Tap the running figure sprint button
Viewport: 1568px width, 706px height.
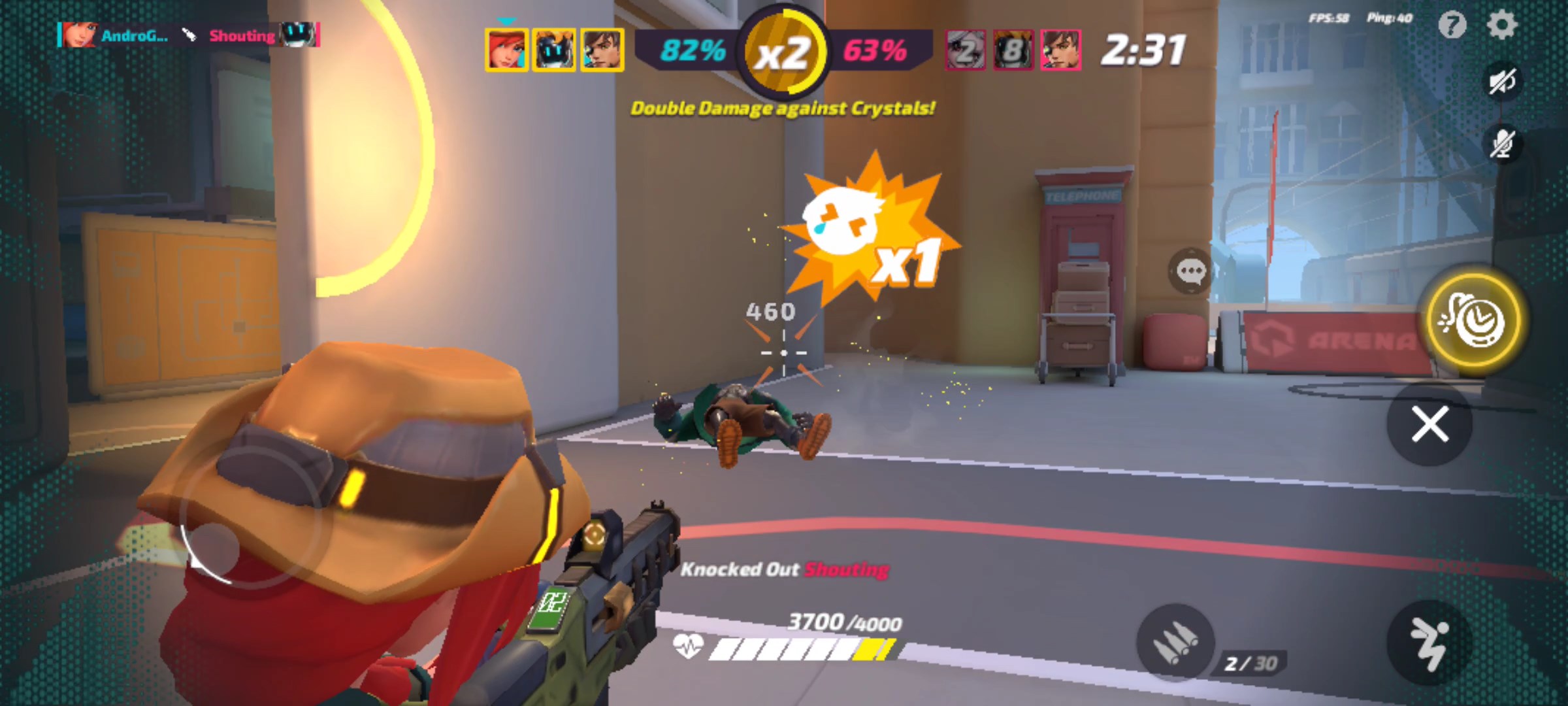pyautogui.click(x=1429, y=643)
